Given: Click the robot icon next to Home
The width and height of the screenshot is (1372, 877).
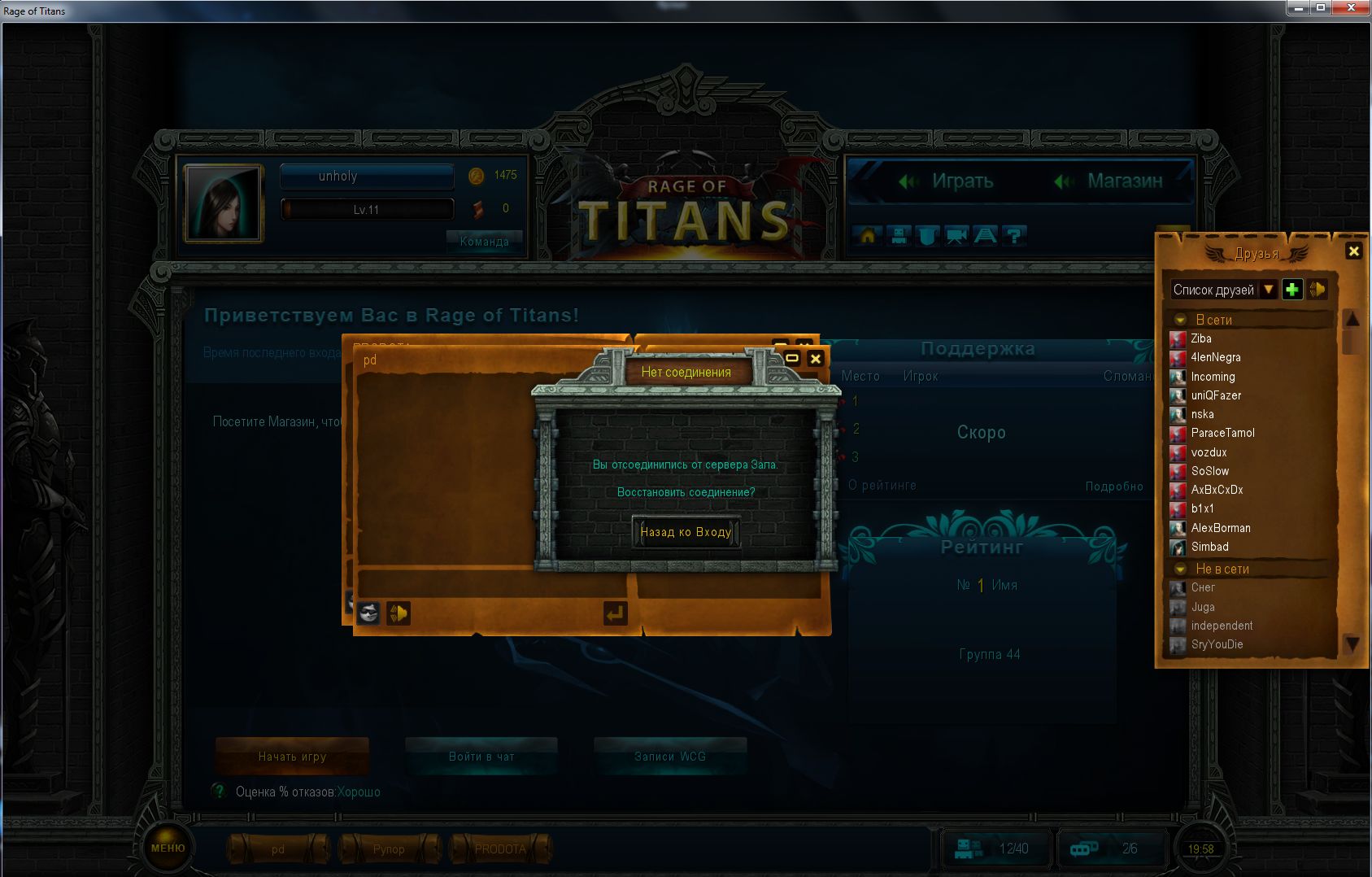Looking at the screenshot, I should (898, 237).
